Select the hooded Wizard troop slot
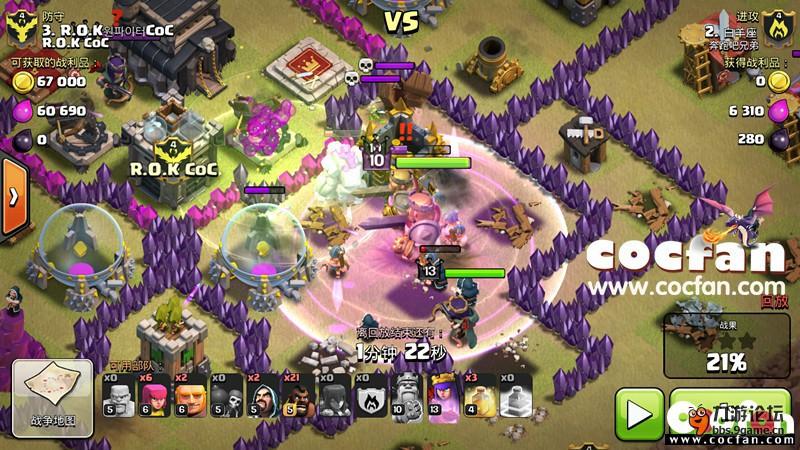The width and height of the screenshot is (800, 450). point(261,396)
